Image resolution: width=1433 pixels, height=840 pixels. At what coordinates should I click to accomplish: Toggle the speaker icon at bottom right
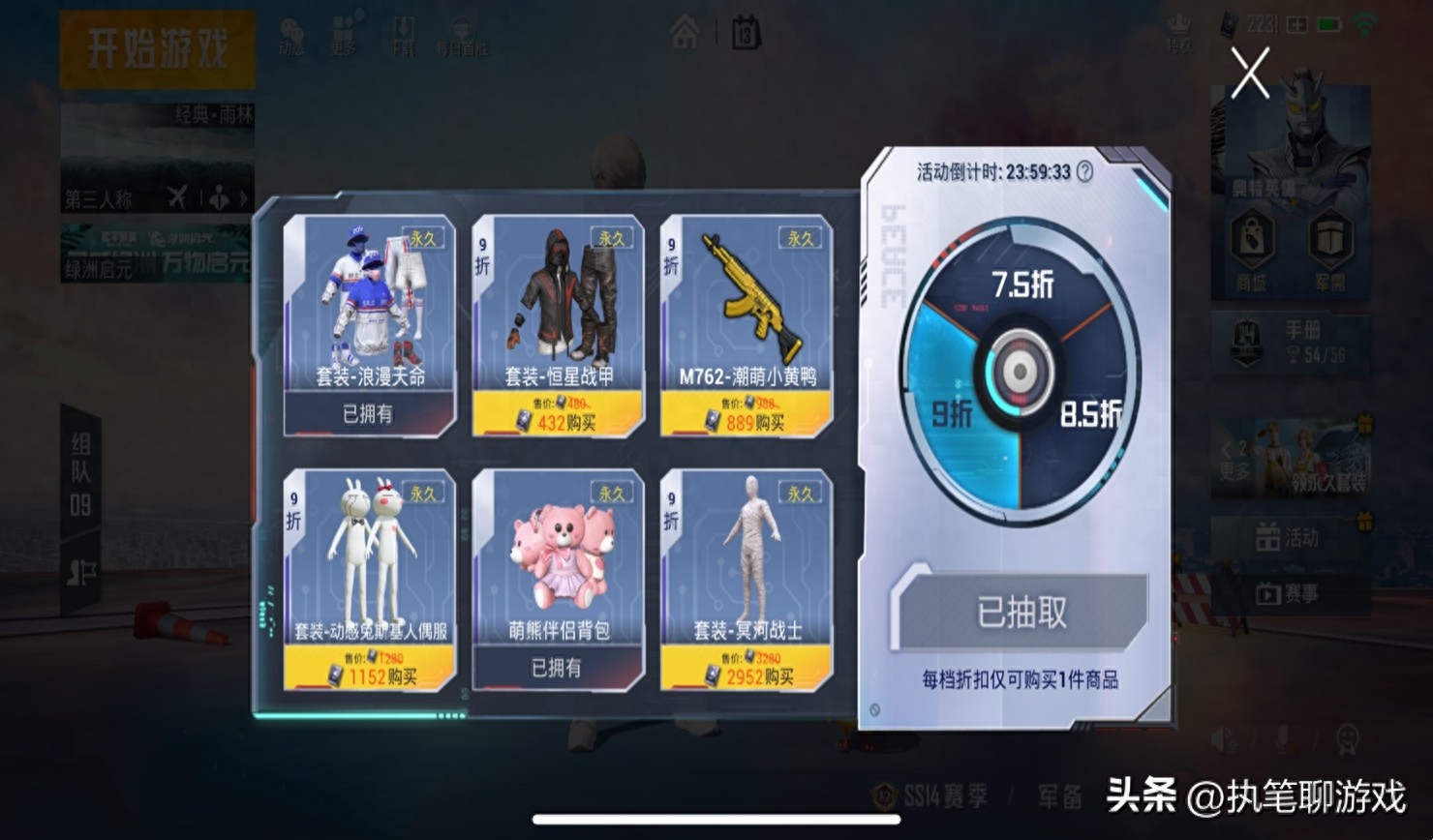click(x=1221, y=737)
